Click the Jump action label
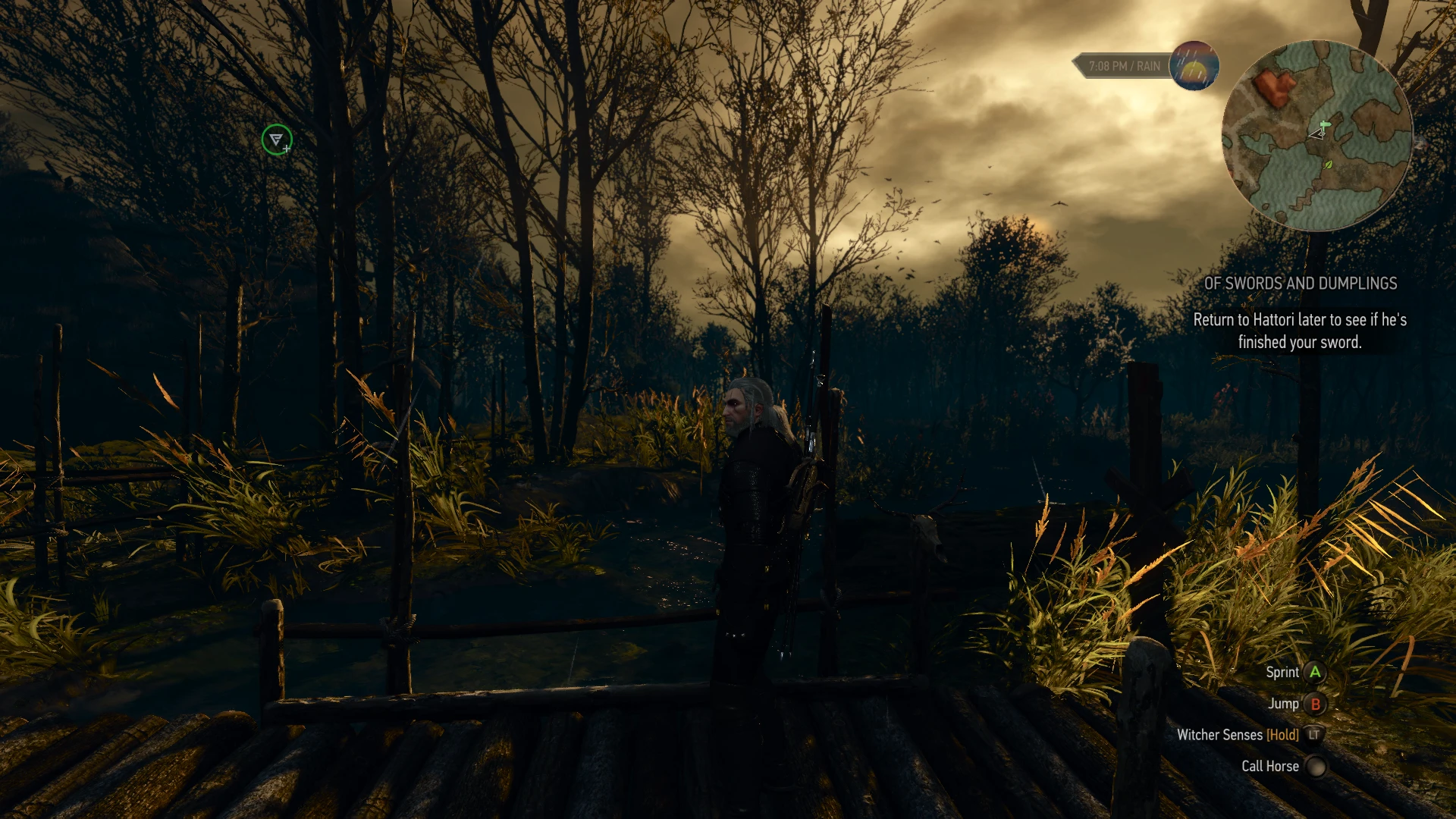This screenshot has height=819, width=1456. click(x=1284, y=704)
